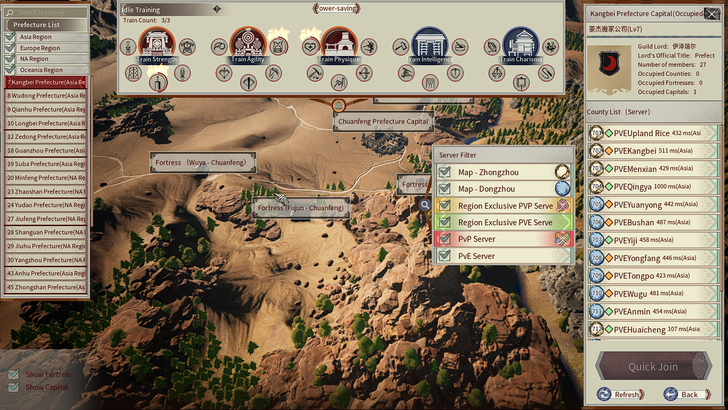Toggle the Show Capital checkbox

pyautogui.click(x=13, y=387)
